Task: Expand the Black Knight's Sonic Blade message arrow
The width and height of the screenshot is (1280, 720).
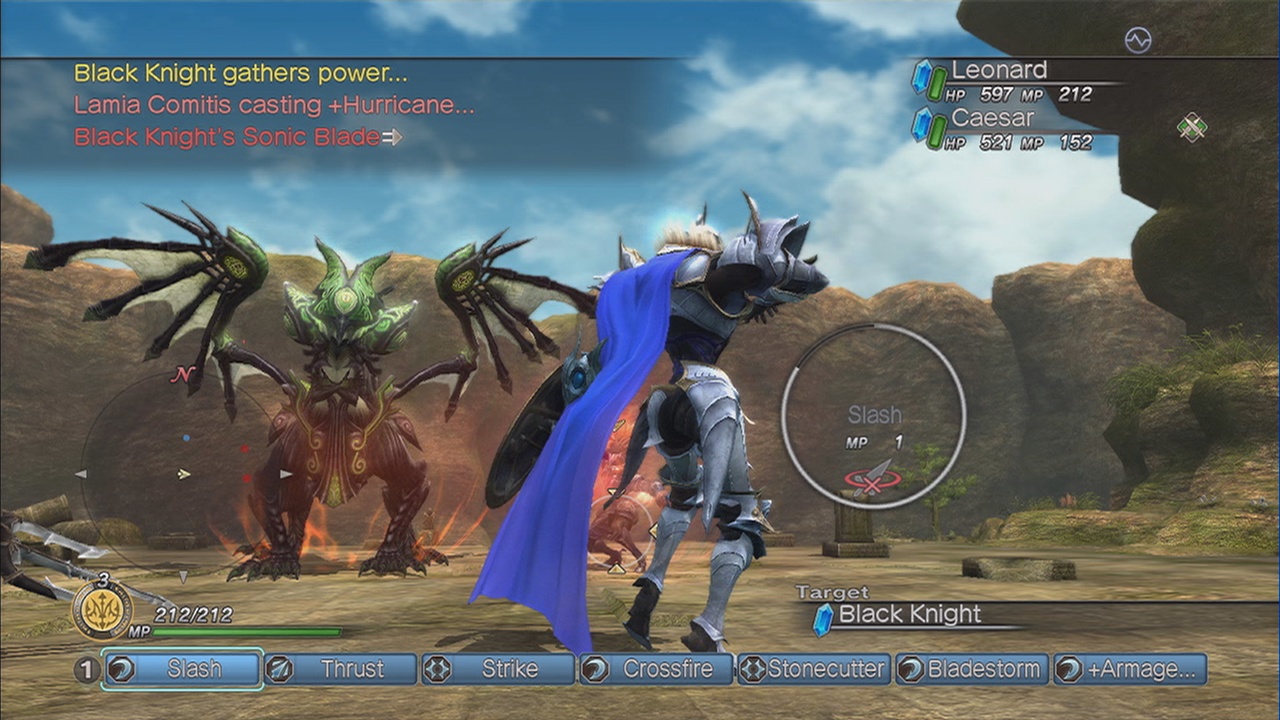Action: 392,138
